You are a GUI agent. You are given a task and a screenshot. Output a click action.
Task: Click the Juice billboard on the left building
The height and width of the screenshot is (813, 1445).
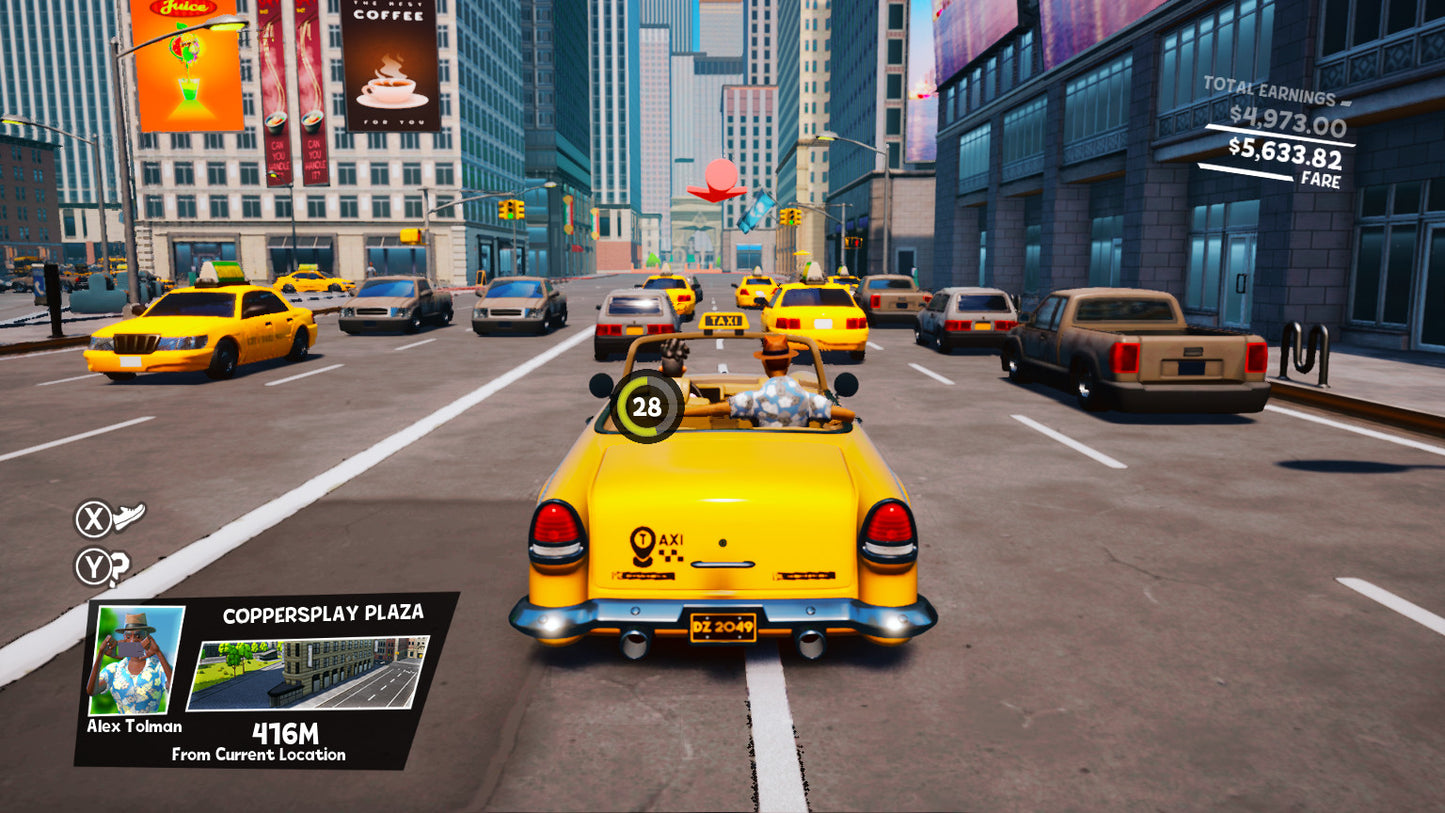pyautogui.click(x=188, y=65)
